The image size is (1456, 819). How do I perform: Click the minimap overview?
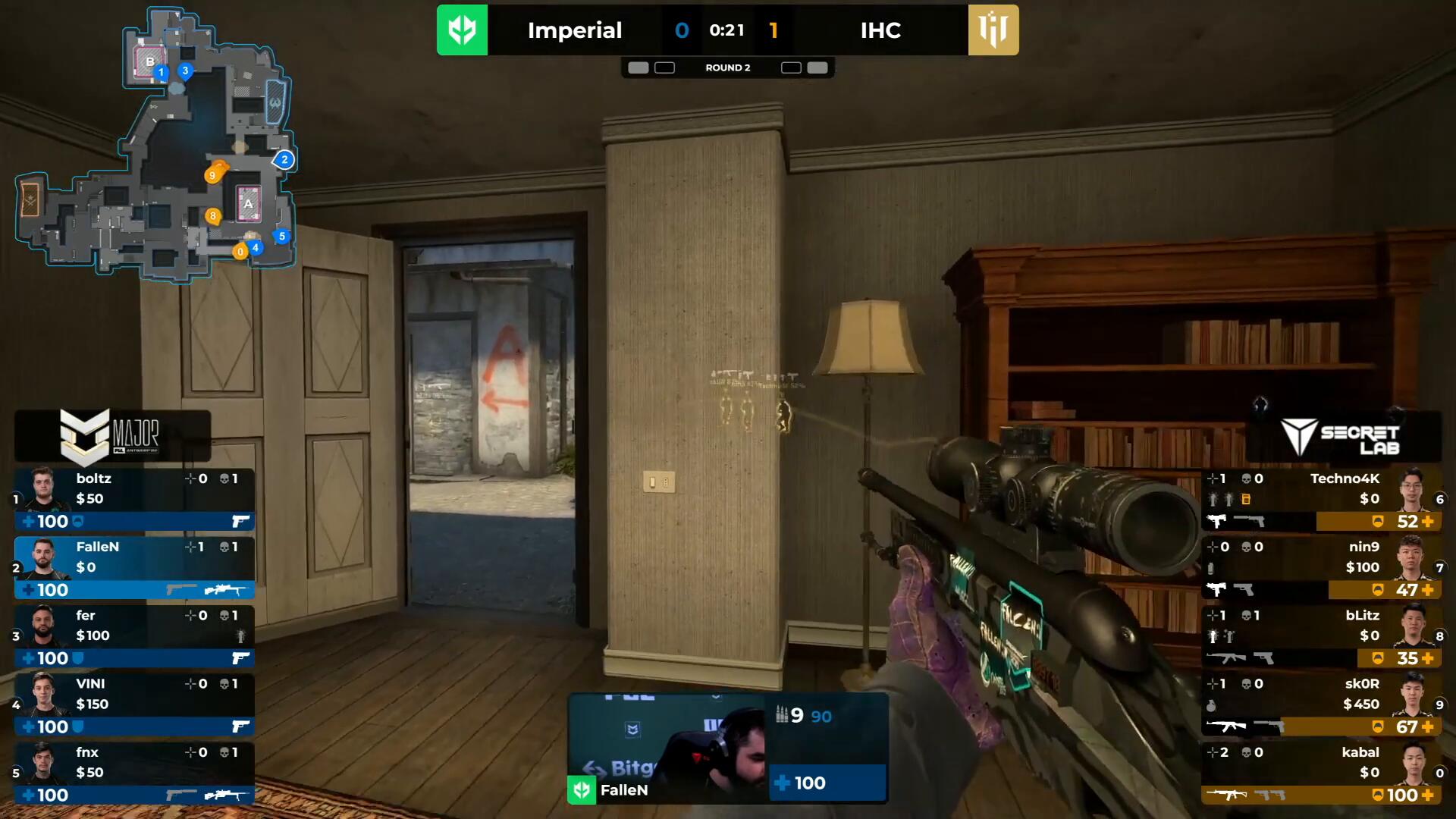click(x=155, y=144)
